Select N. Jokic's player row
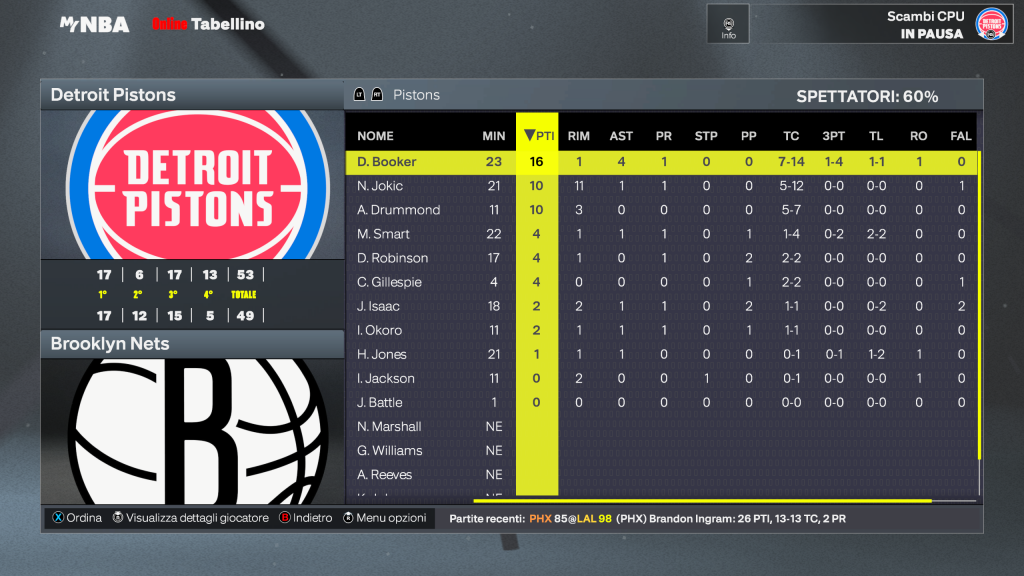The width and height of the screenshot is (1024, 576). (x=379, y=186)
